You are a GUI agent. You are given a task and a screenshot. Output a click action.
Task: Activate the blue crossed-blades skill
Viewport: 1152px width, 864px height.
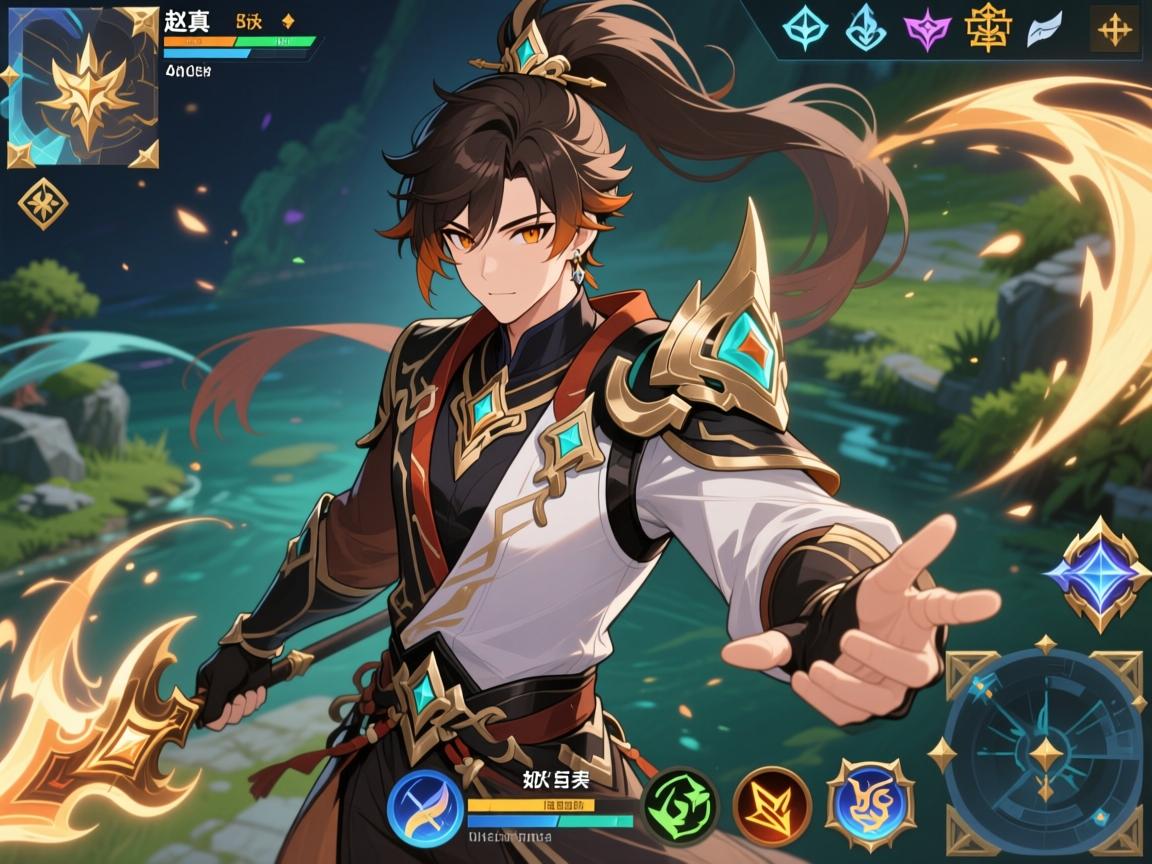point(423,806)
